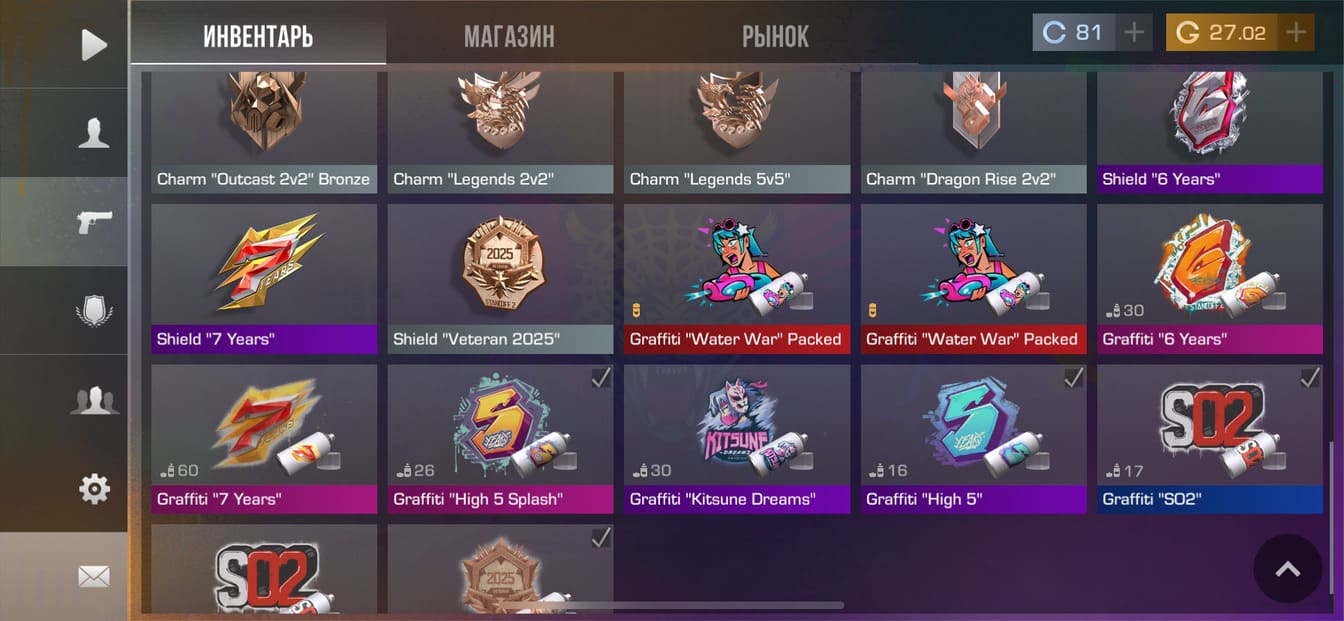Open the mail envelope icon
Screen dimensions: 1344x621
click(x=93, y=576)
